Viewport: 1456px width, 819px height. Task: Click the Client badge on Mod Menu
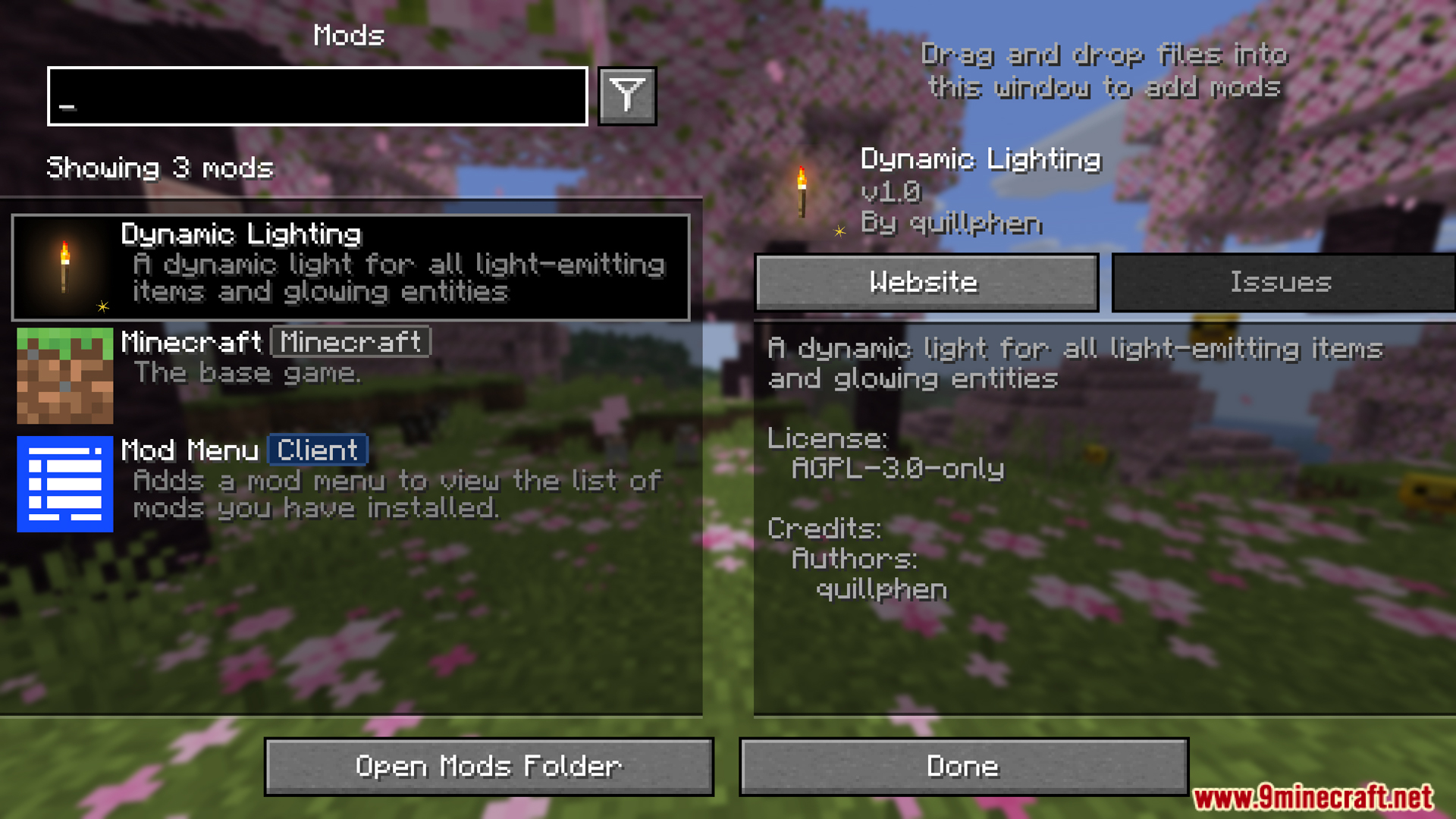click(317, 450)
